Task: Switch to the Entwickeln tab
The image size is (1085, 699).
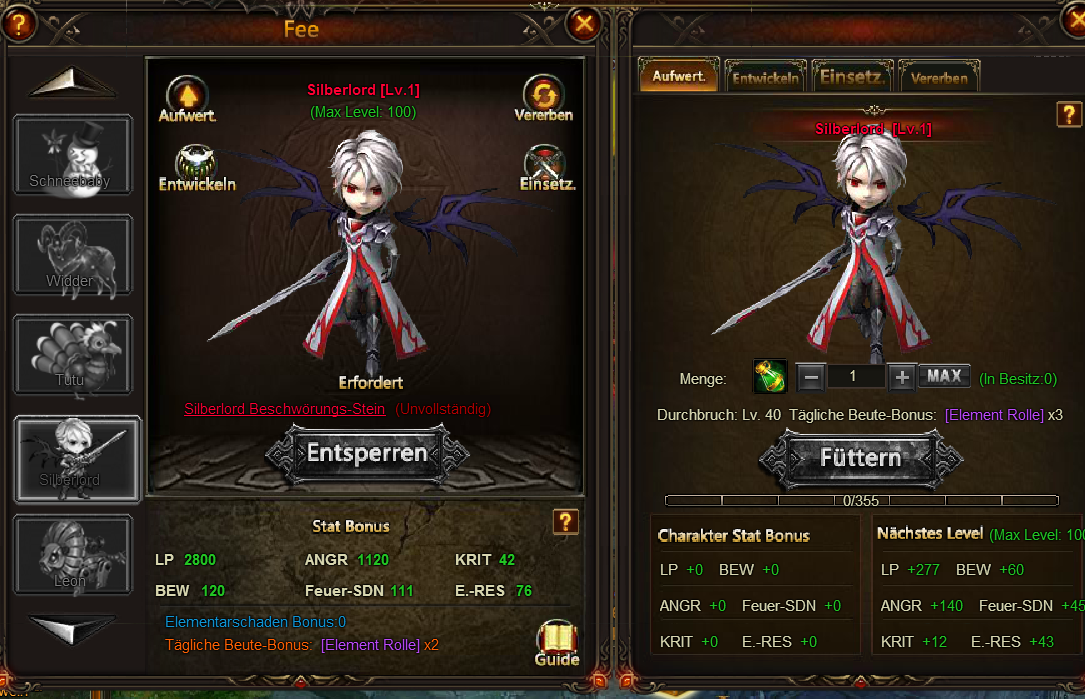Action: pos(765,77)
